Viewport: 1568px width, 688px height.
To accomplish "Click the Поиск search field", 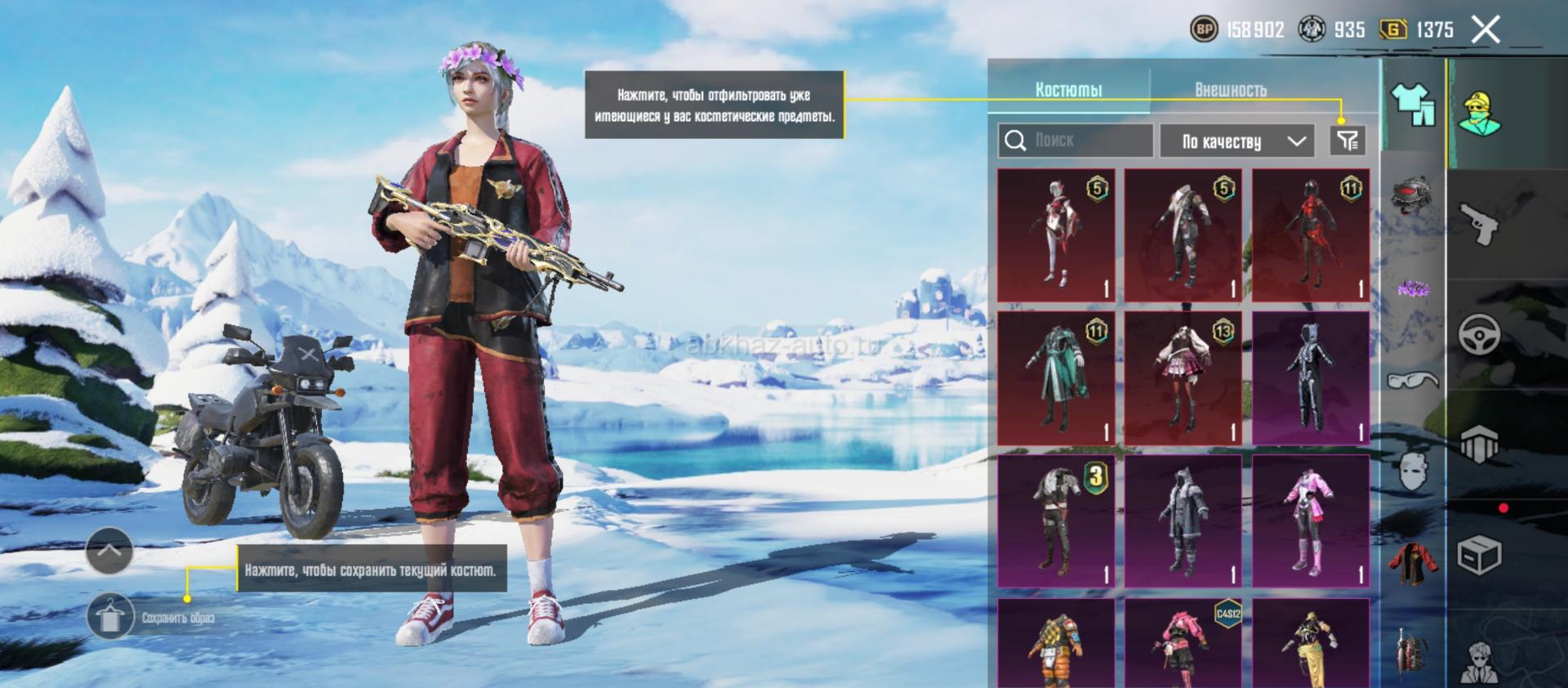I will click(1075, 141).
